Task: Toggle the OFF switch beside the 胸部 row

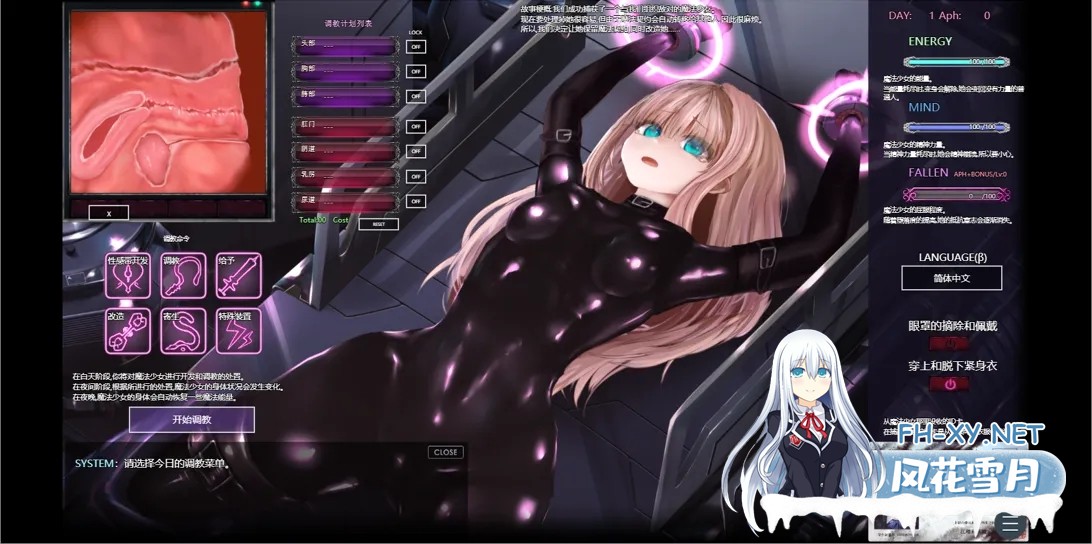Action: (415, 72)
